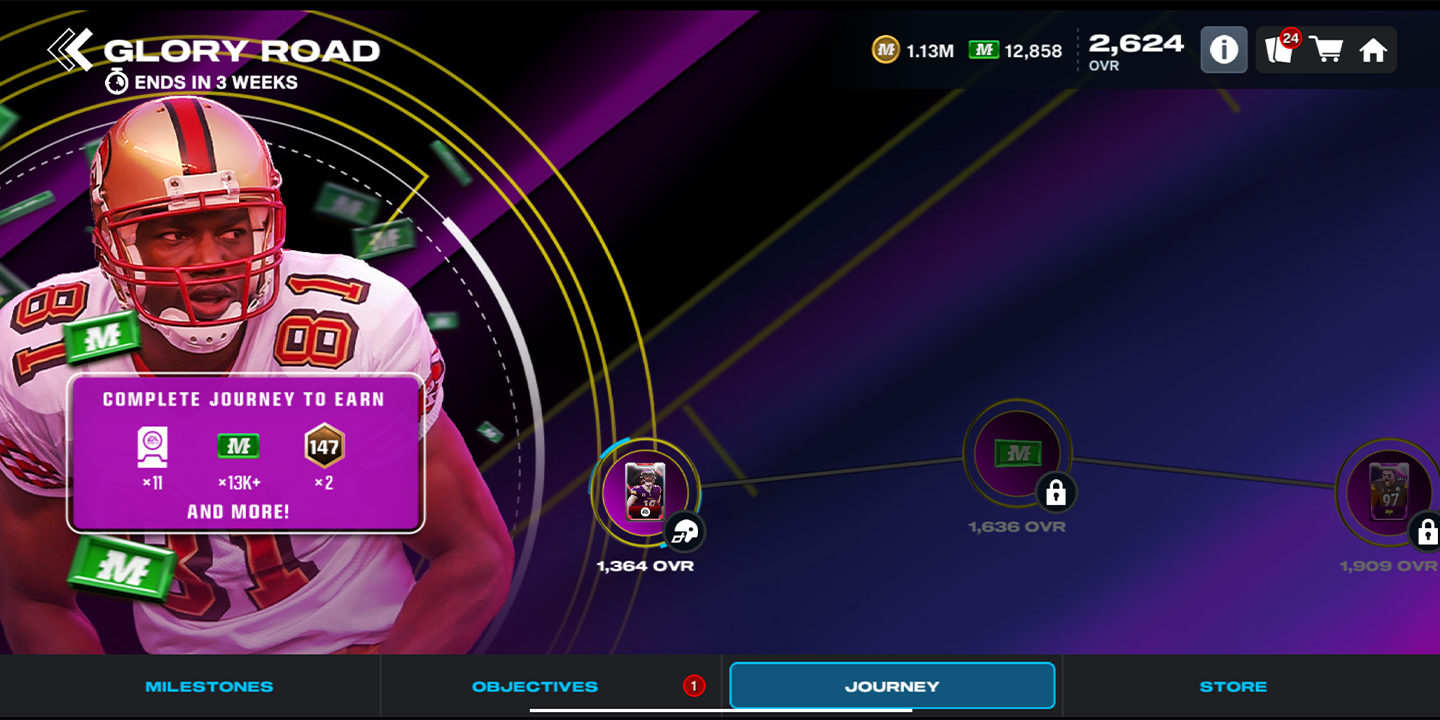Switch to the Milestones tab
This screenshot has width=1440, height=720.
coord(209,687)
